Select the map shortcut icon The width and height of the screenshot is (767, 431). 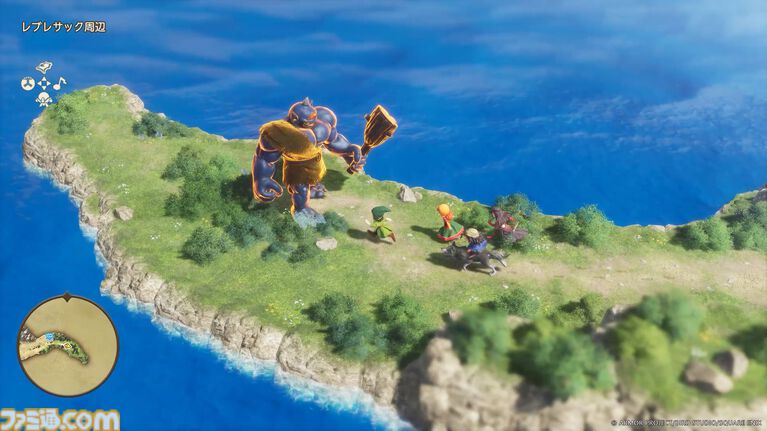43,68
